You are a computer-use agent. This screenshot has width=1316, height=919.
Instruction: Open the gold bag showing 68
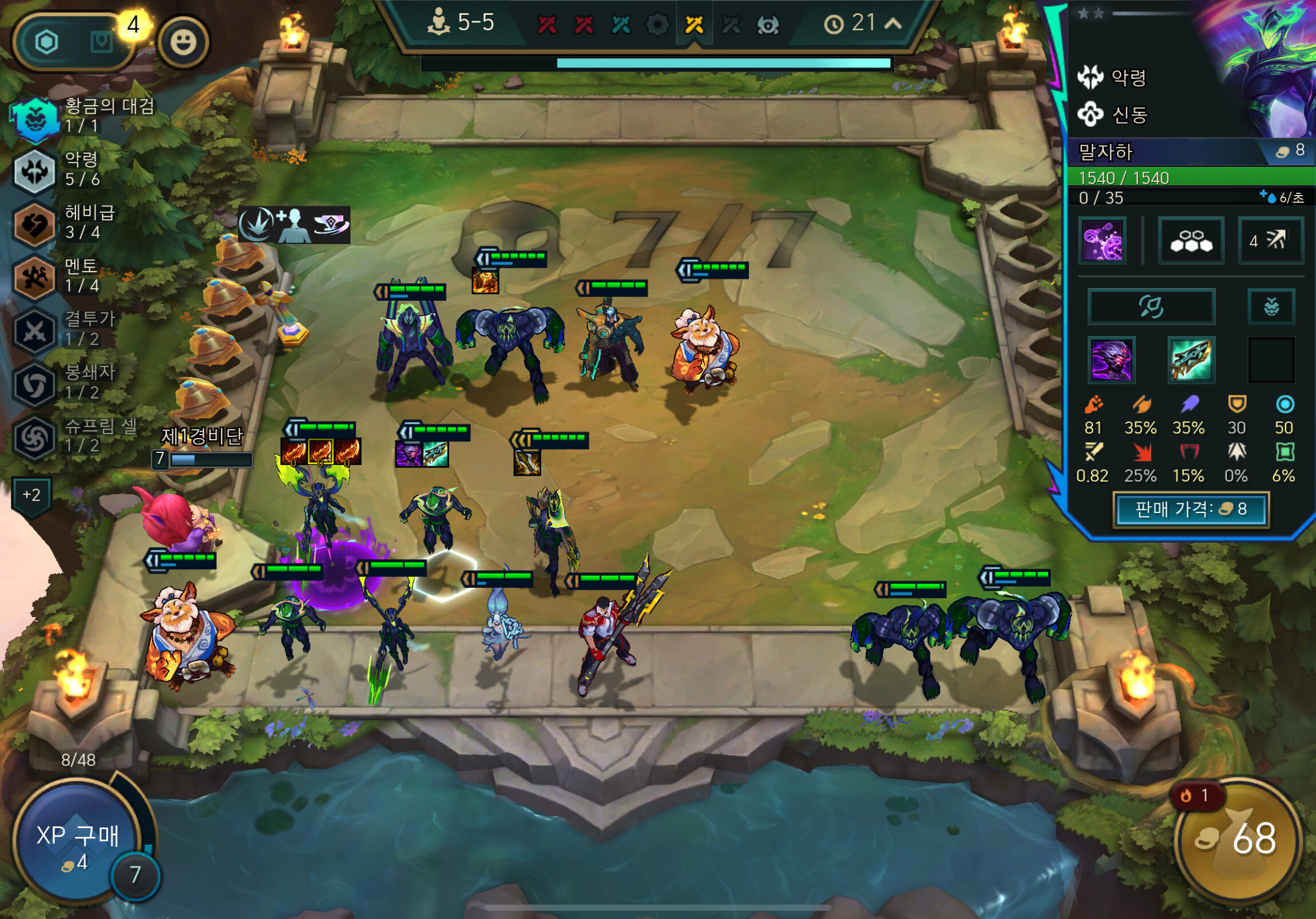(1238, 840)
